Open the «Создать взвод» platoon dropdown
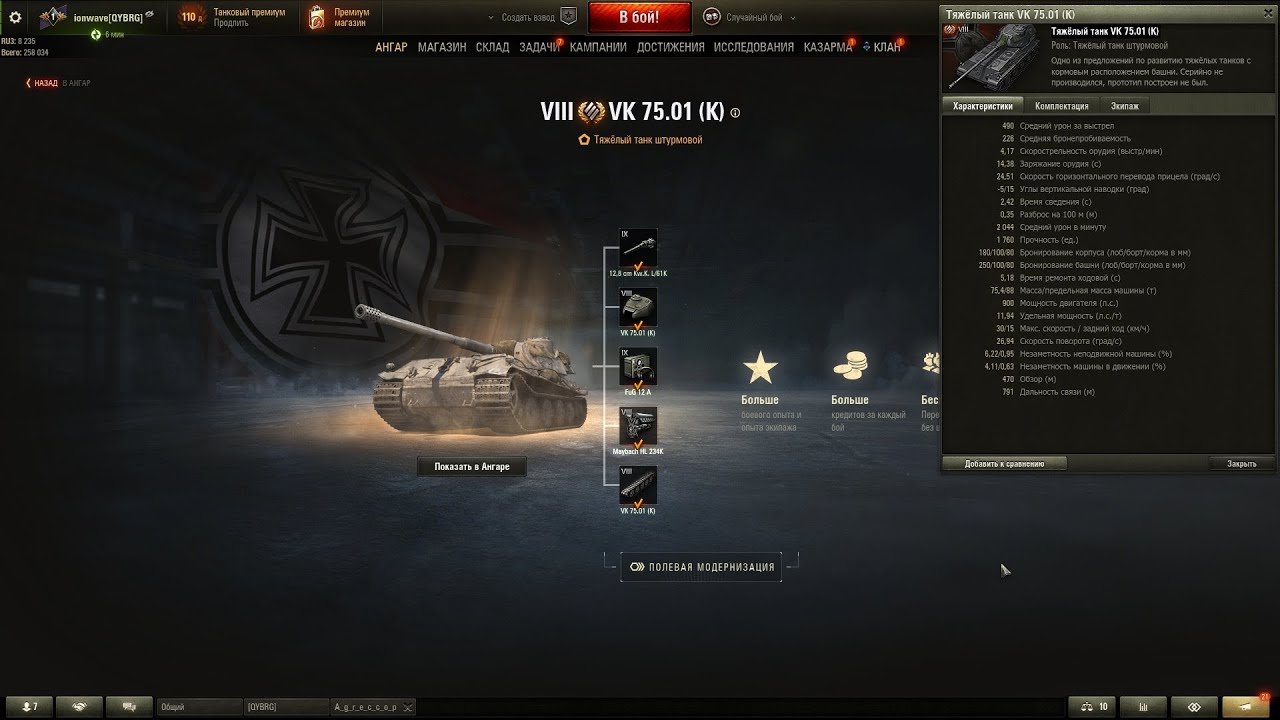This screenshot has height=720, width=1280. point(530,17)
